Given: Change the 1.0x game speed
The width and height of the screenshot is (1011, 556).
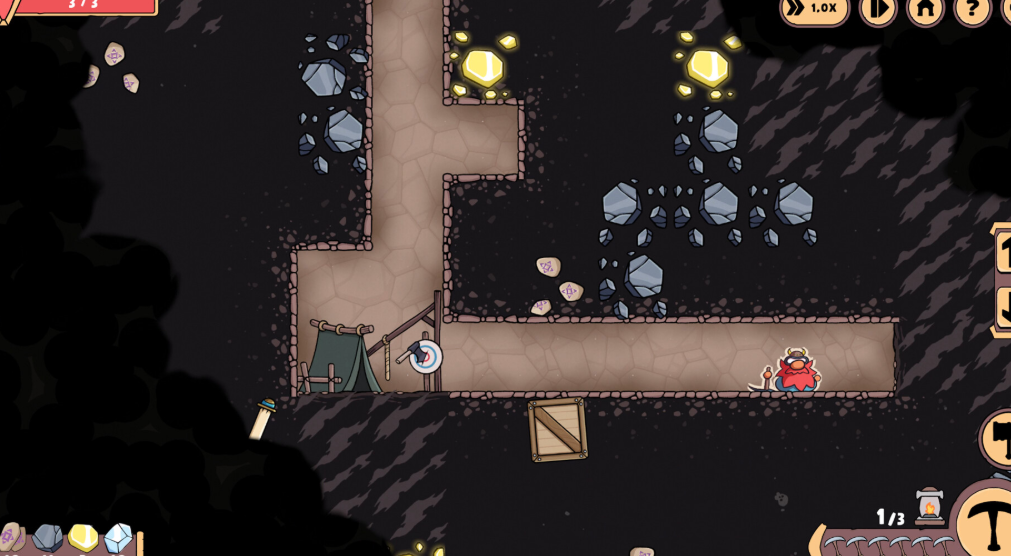Looking at the screenshot, I should click(x=814, y=9).
